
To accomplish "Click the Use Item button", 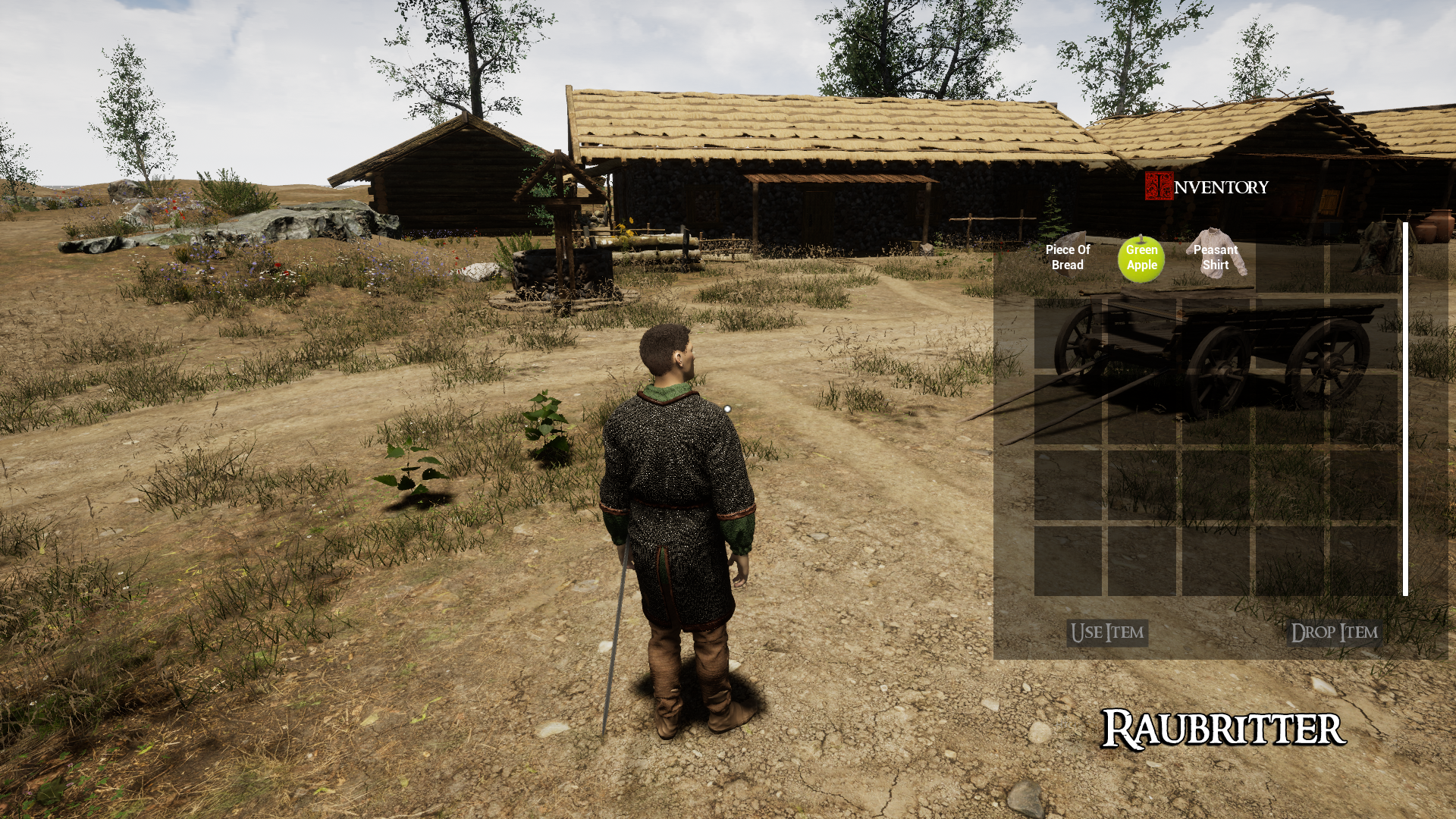I will coord(1107,632).
